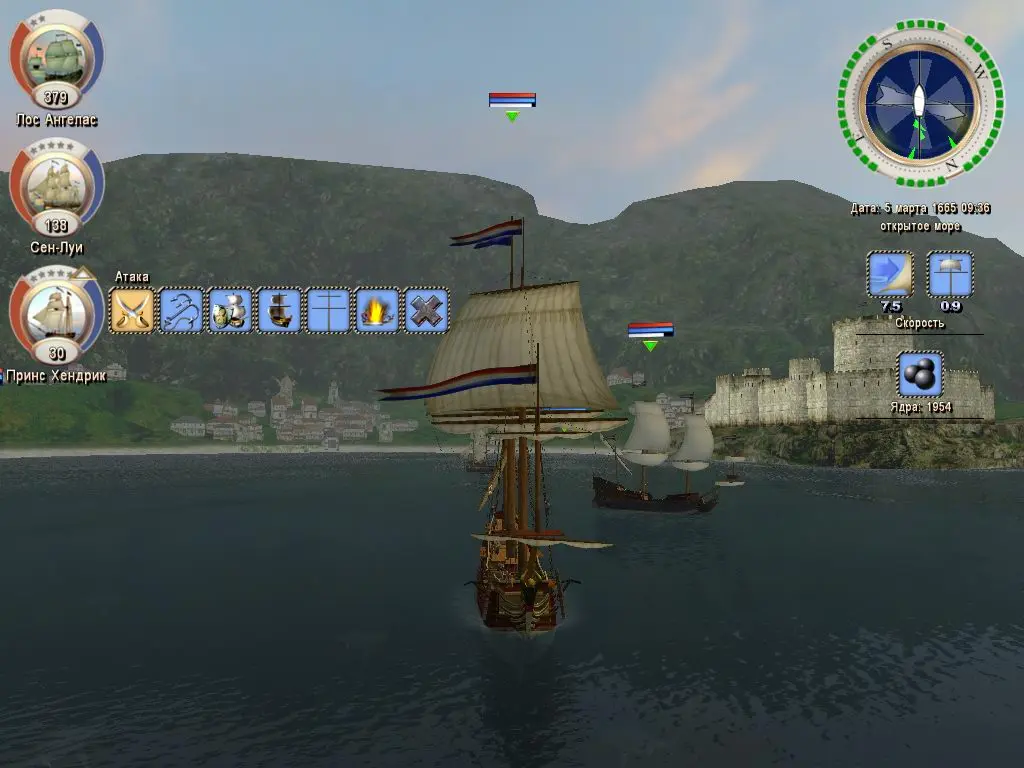Viewport: 1024px width, 768px height.
Task: Select the two-ships escort command icon
Action: (x=230, y=310)
